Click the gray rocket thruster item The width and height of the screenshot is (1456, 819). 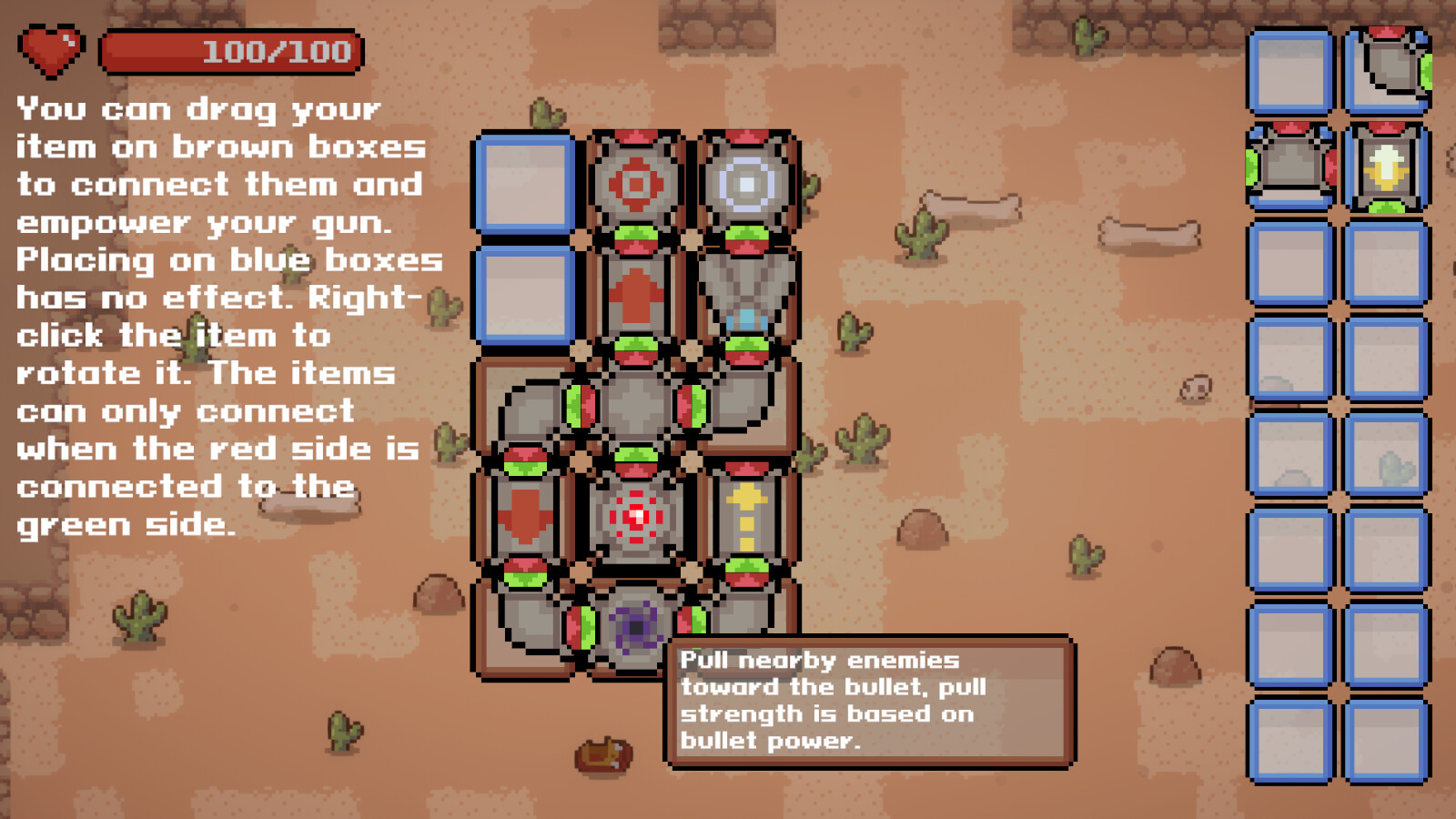pos(748,291)
